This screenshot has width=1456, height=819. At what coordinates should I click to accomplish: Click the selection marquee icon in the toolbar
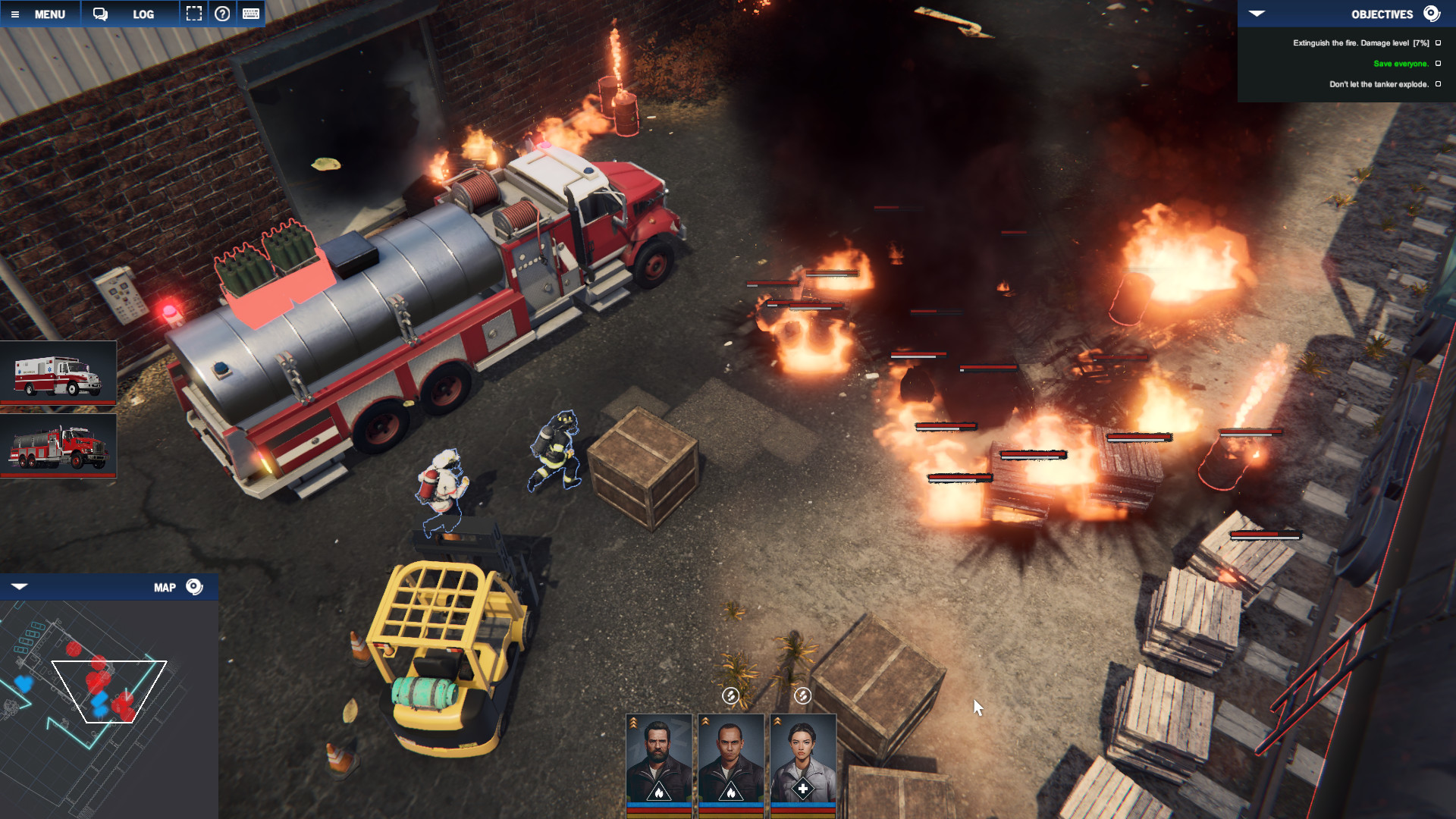coord(194,13)
